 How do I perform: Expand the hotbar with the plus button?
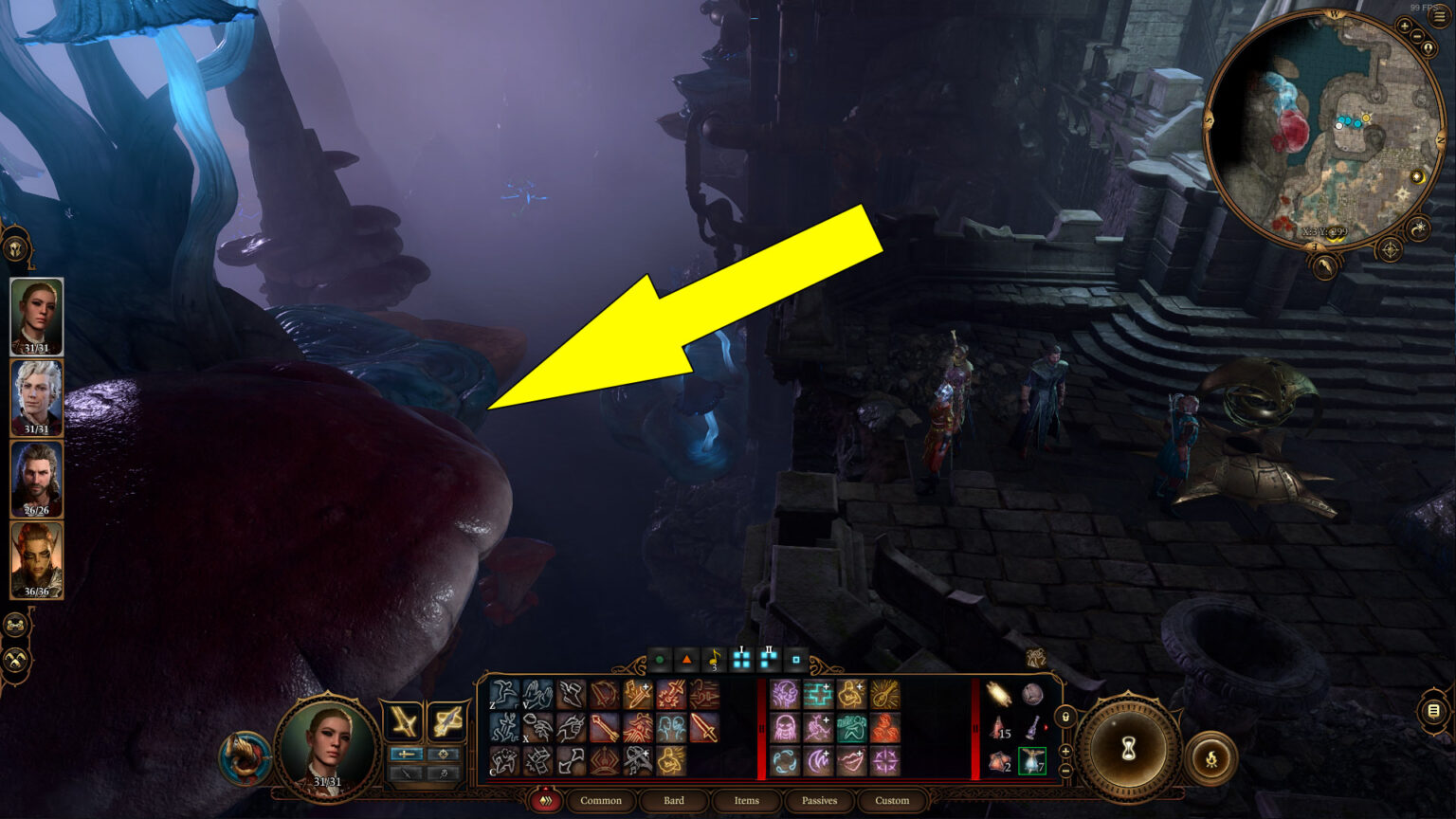(x=1064, y=752)
